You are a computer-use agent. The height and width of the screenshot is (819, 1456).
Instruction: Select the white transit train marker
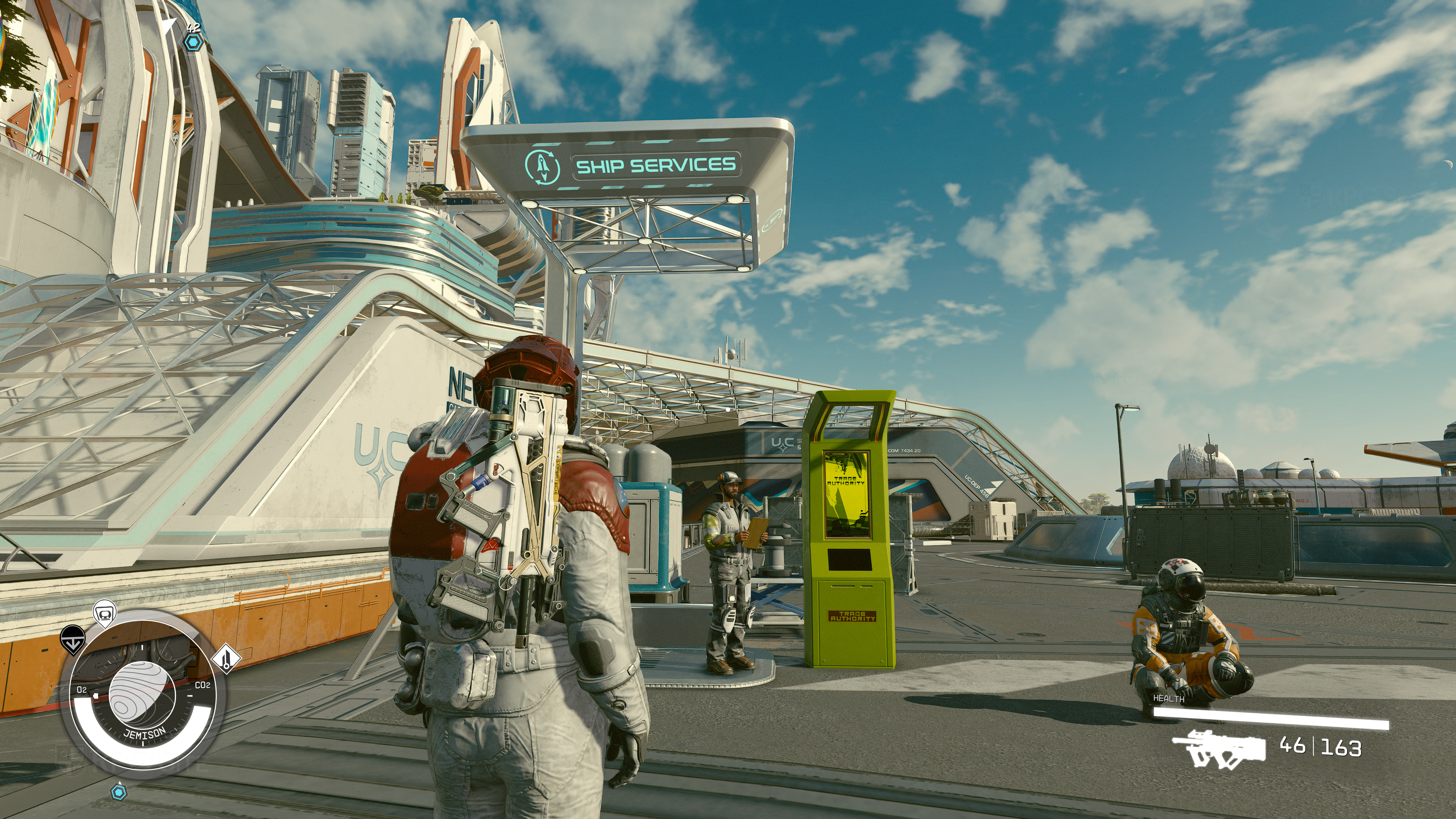pos(105,613)
